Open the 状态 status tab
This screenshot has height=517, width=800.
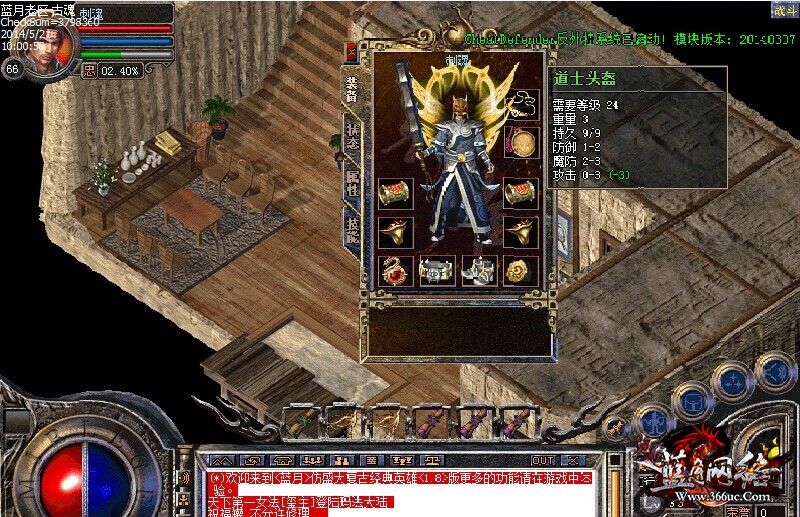(353, 142)
